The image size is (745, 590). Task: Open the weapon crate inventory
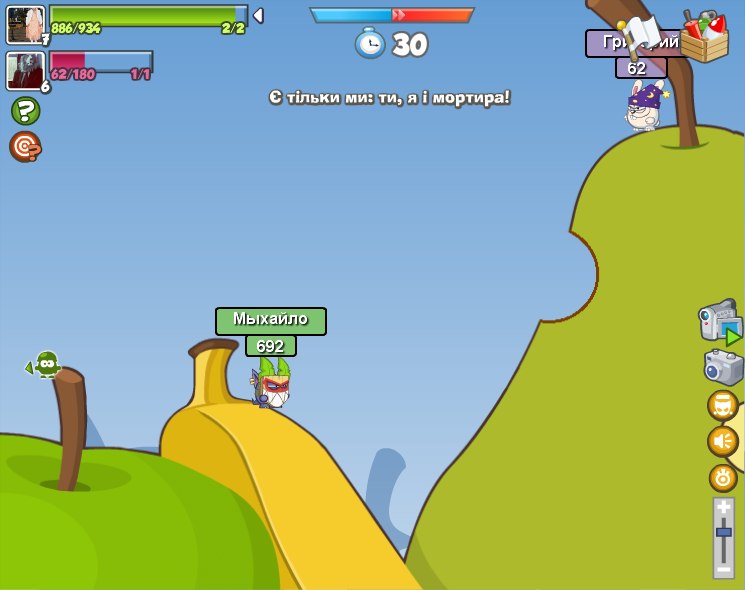click(x=704, y=36)
